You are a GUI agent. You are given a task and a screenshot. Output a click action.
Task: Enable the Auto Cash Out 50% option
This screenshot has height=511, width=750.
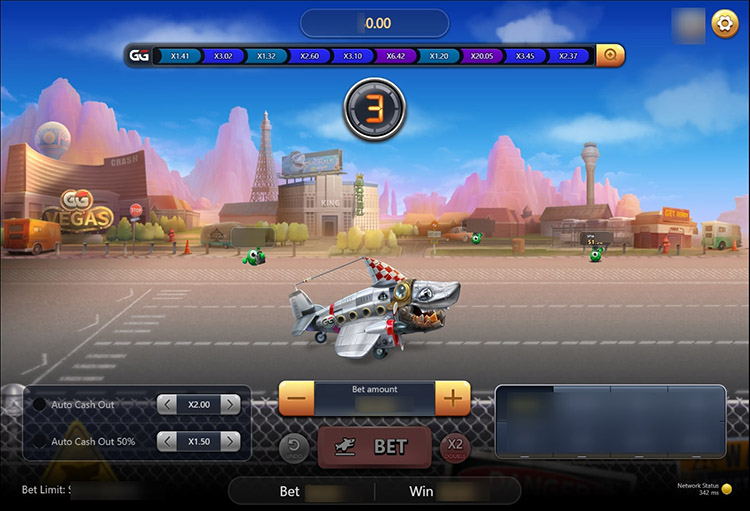[x=40, y=441]
